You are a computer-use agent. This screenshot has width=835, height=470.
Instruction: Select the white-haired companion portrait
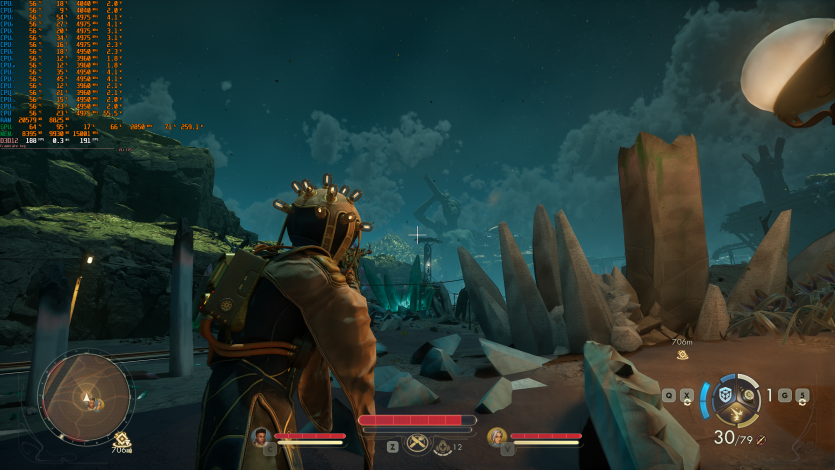coord(496,436)
